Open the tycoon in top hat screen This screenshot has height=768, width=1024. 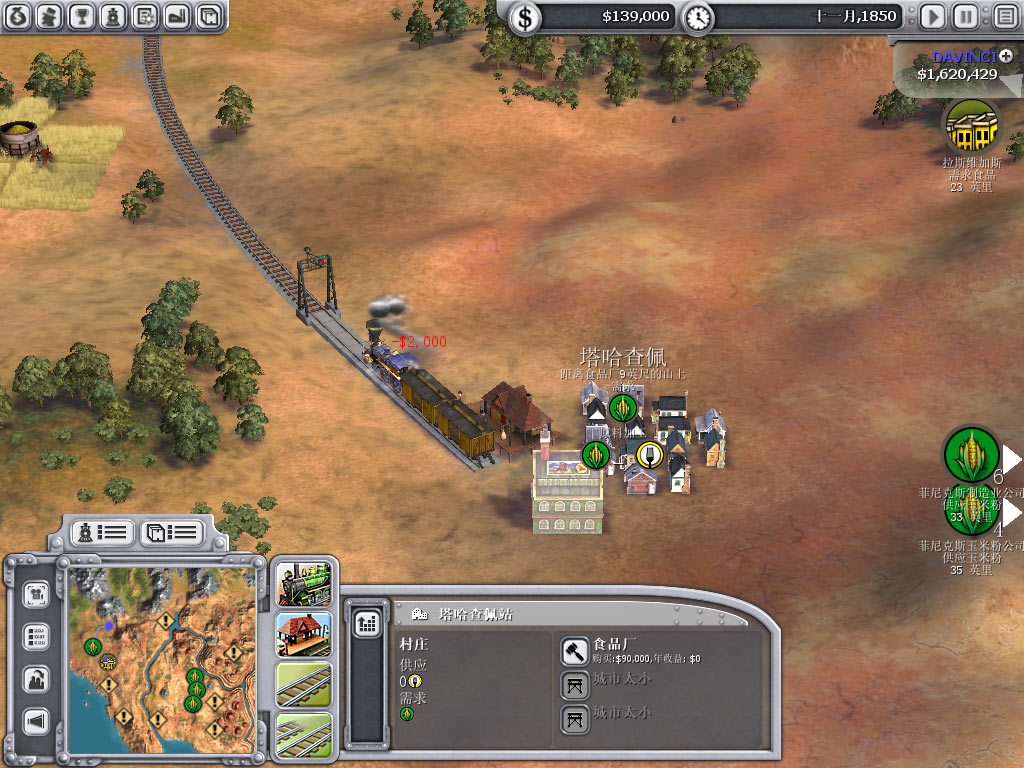[x=50, y=16]
